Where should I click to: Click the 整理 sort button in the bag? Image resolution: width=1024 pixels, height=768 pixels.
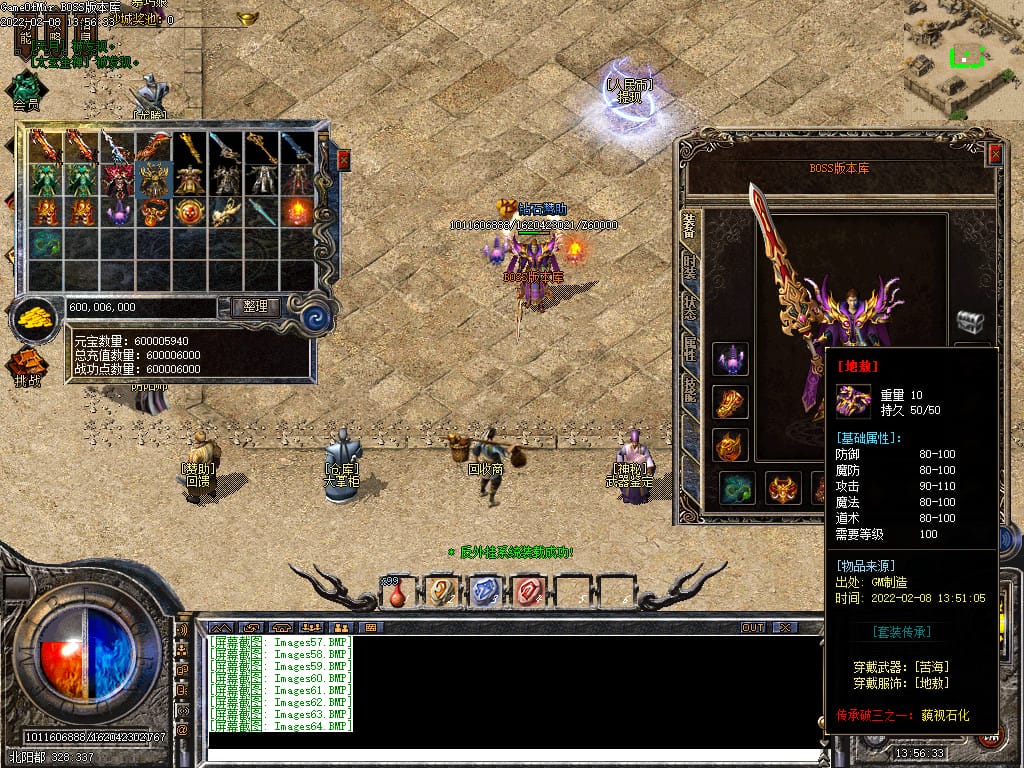click(x=255, y=307)
